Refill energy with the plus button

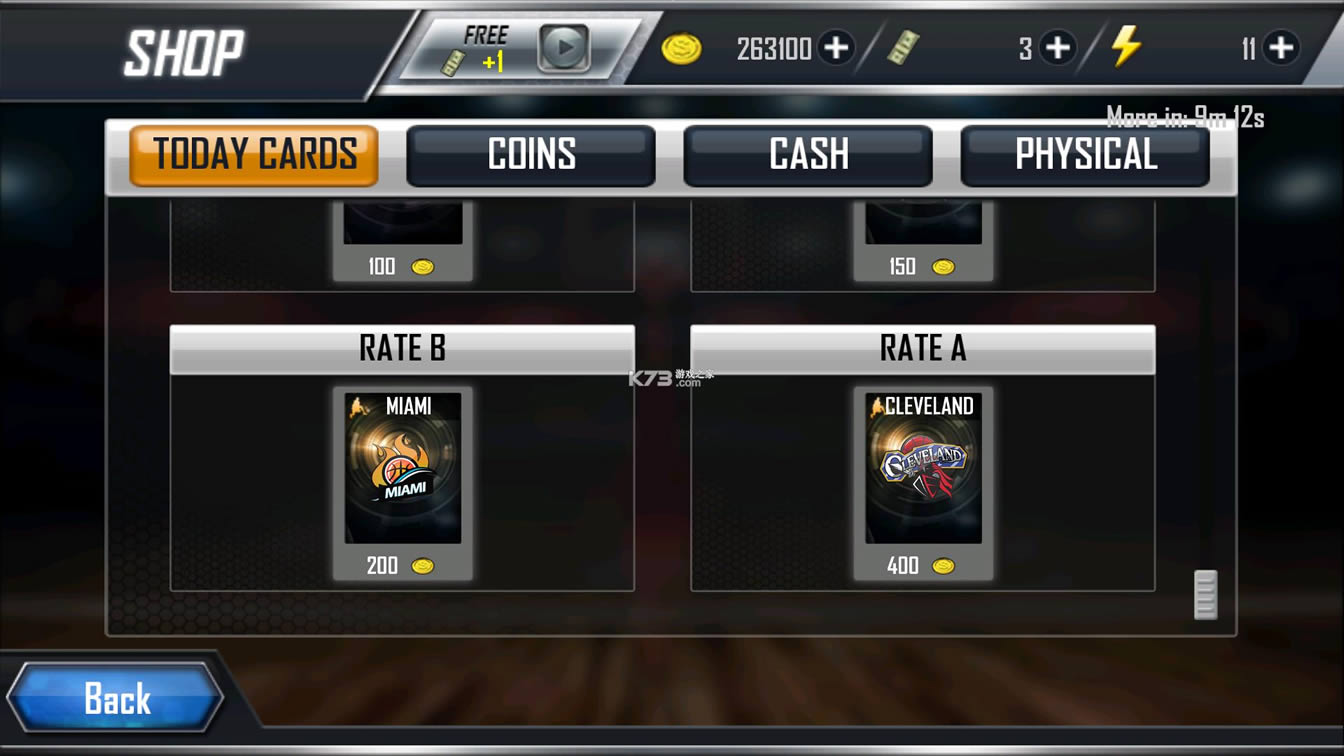1281,47
